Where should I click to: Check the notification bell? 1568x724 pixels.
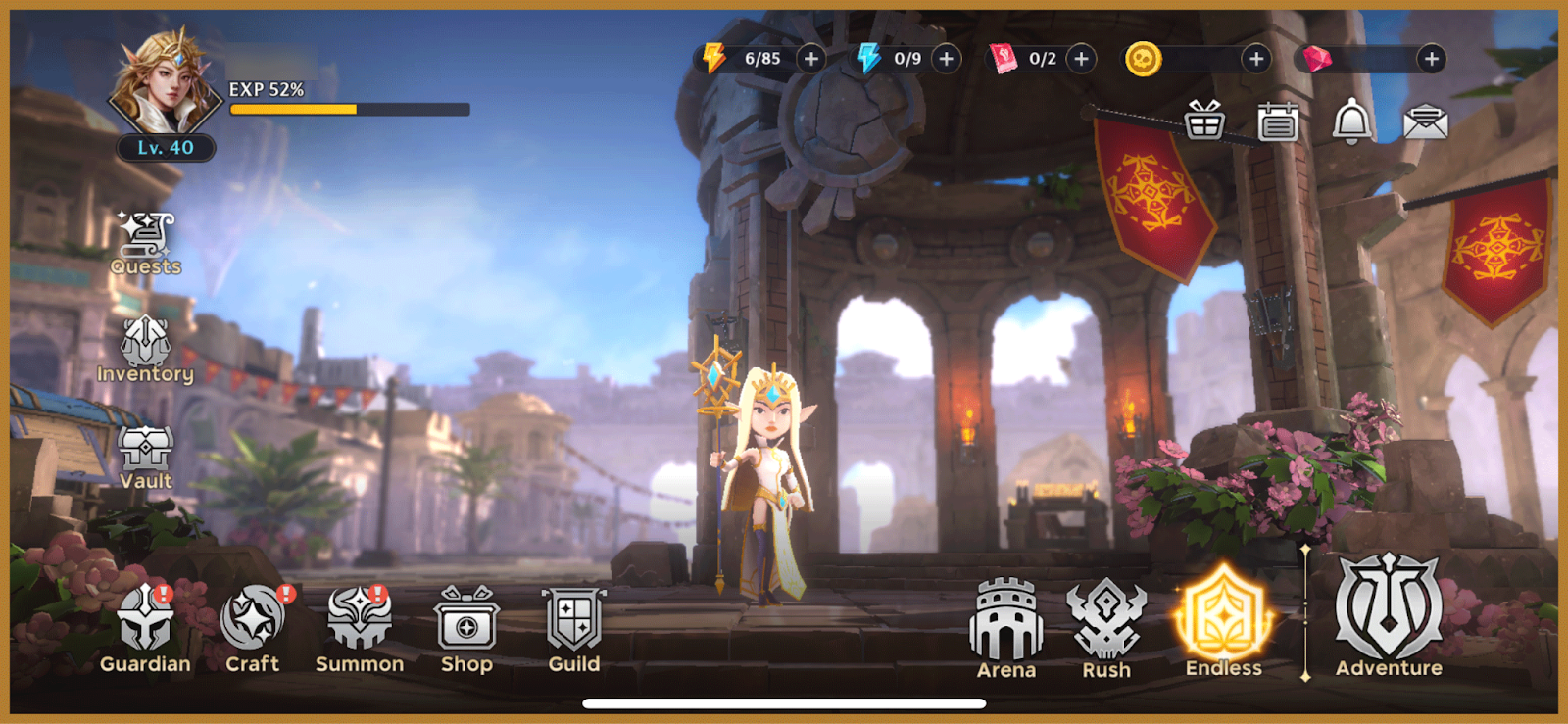[1352, 122]
